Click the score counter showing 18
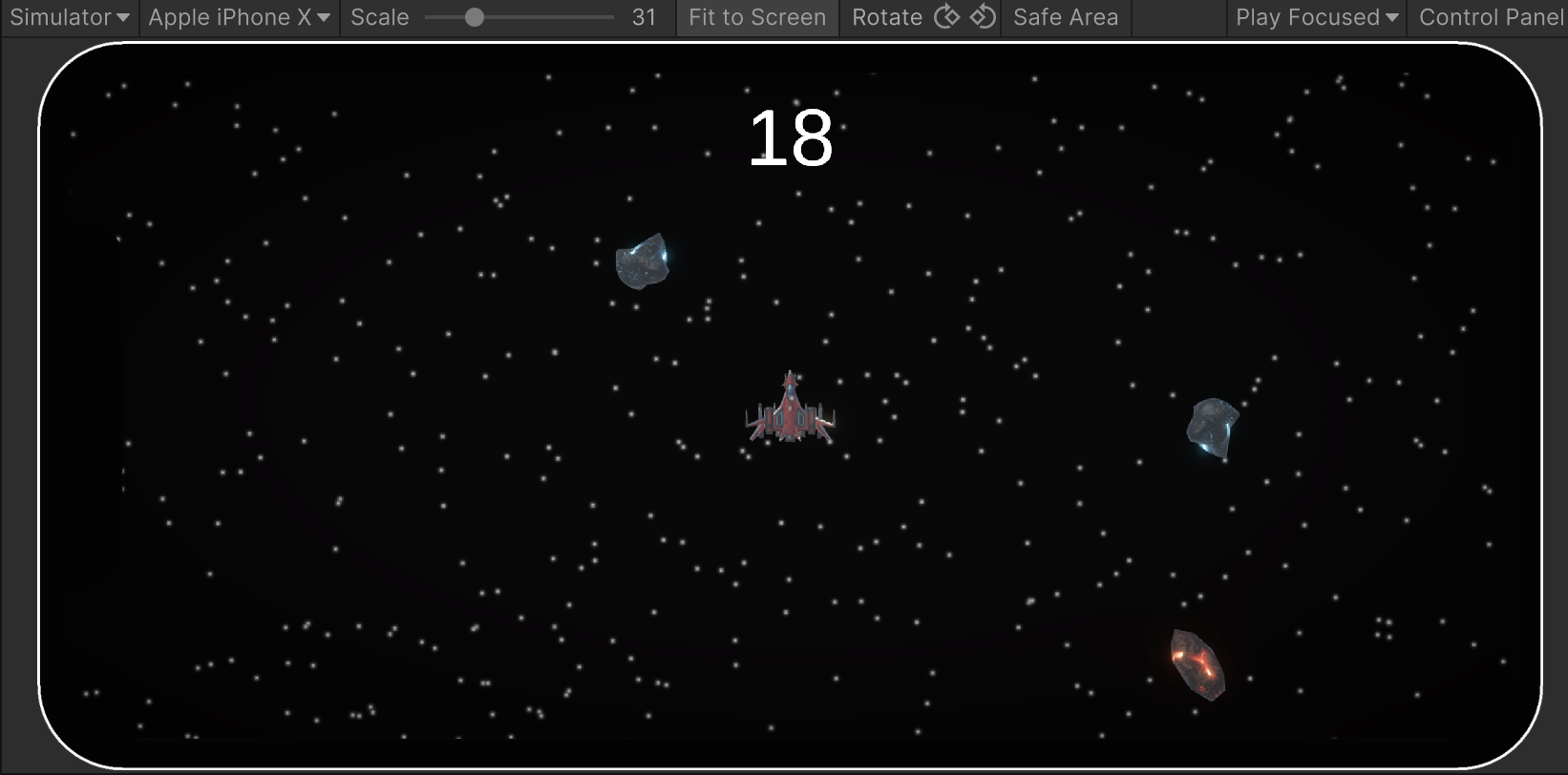This screenshot has height=775, width=1568. click(790, 136)
